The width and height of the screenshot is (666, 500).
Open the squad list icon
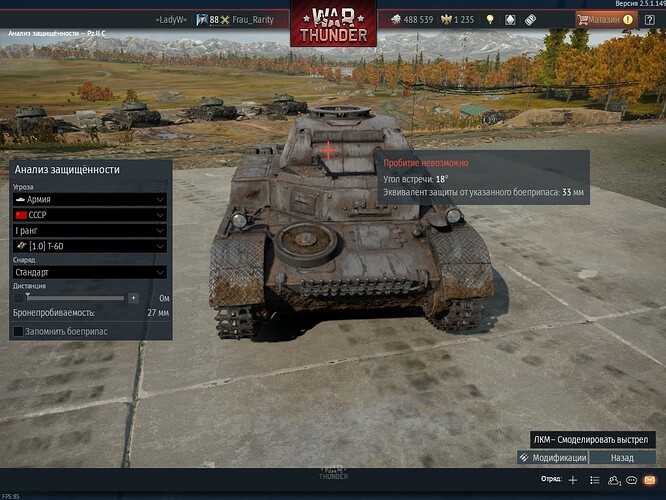(x=595, y=480)
